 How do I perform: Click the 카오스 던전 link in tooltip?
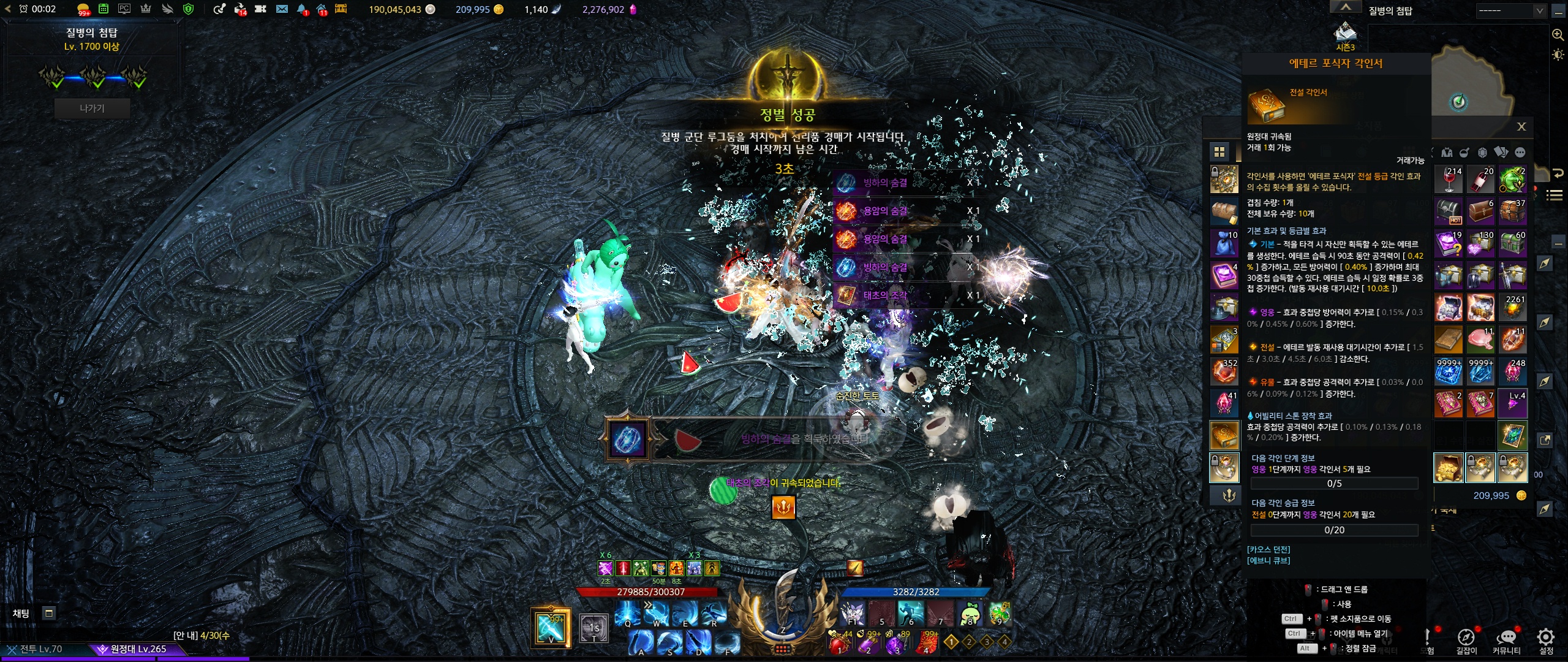(x=1268, y=549)
